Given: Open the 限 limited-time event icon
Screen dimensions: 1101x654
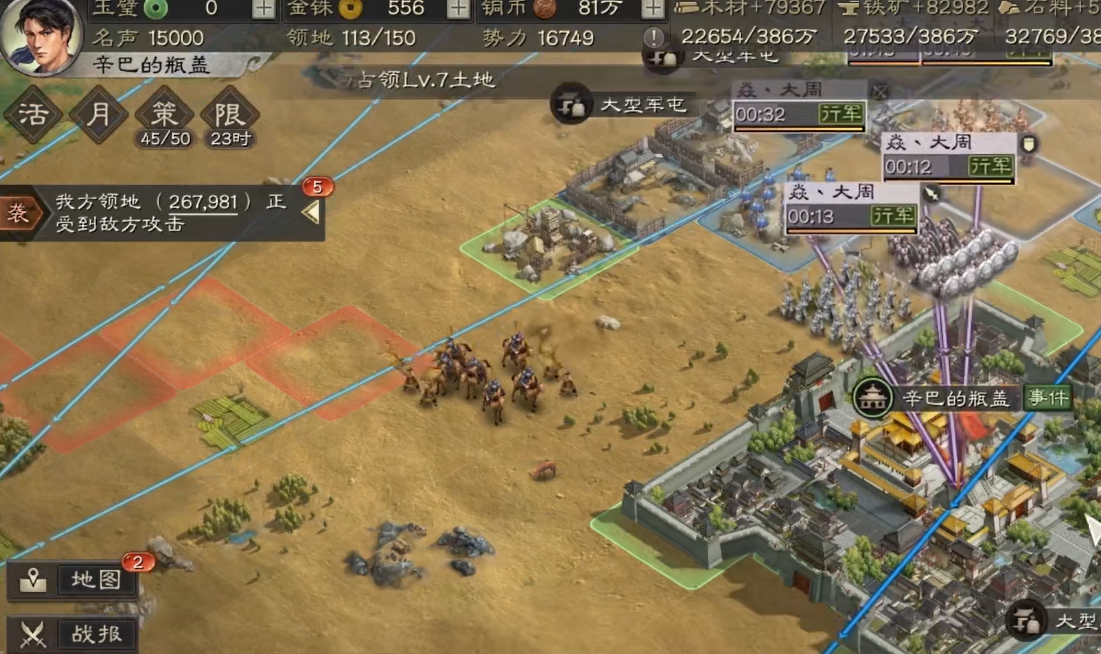Looking at the screenshot, I should pos(229,114).
